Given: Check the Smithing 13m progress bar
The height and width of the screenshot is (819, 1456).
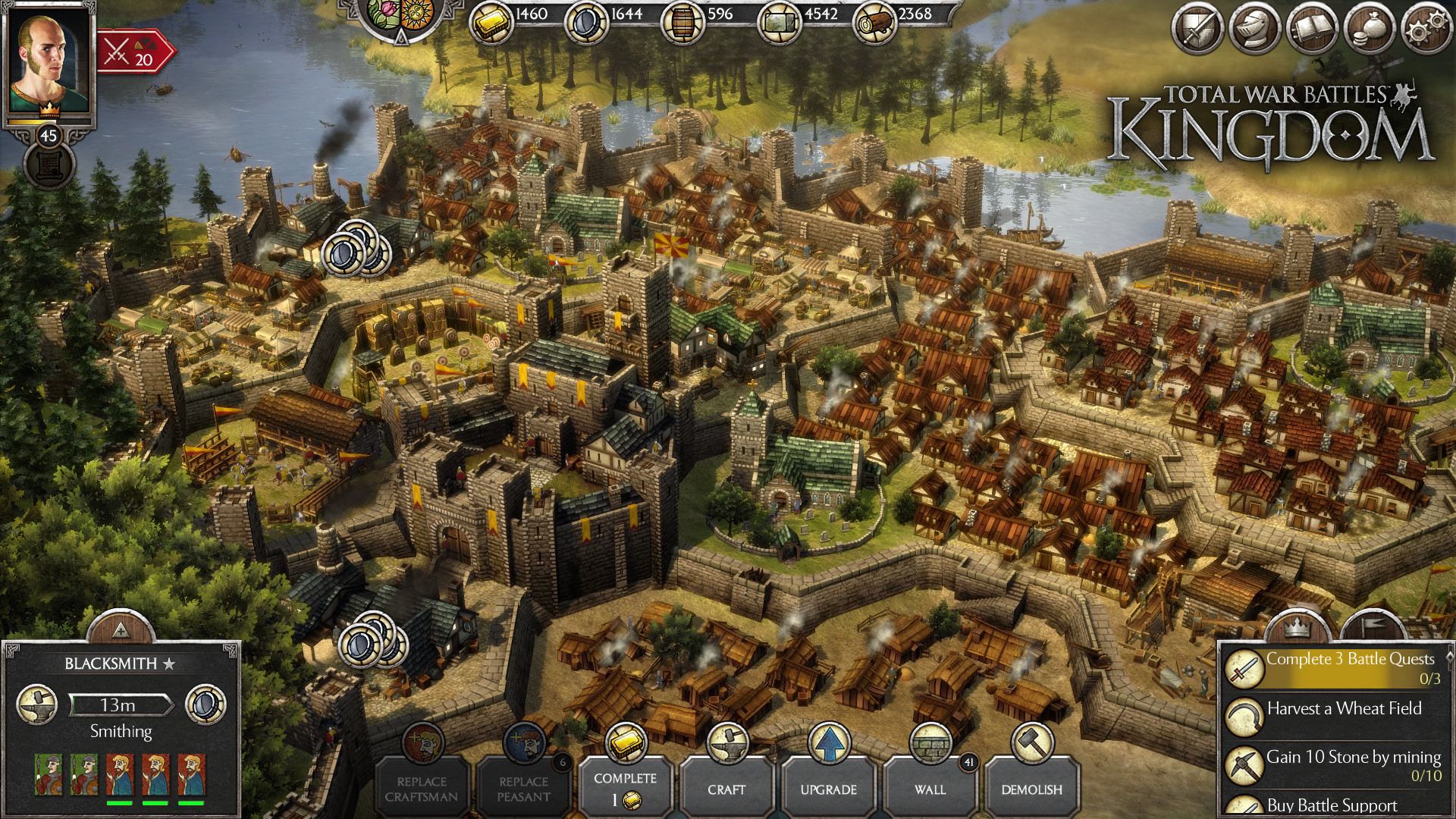Looking at the screenshot, I should 121,704.
